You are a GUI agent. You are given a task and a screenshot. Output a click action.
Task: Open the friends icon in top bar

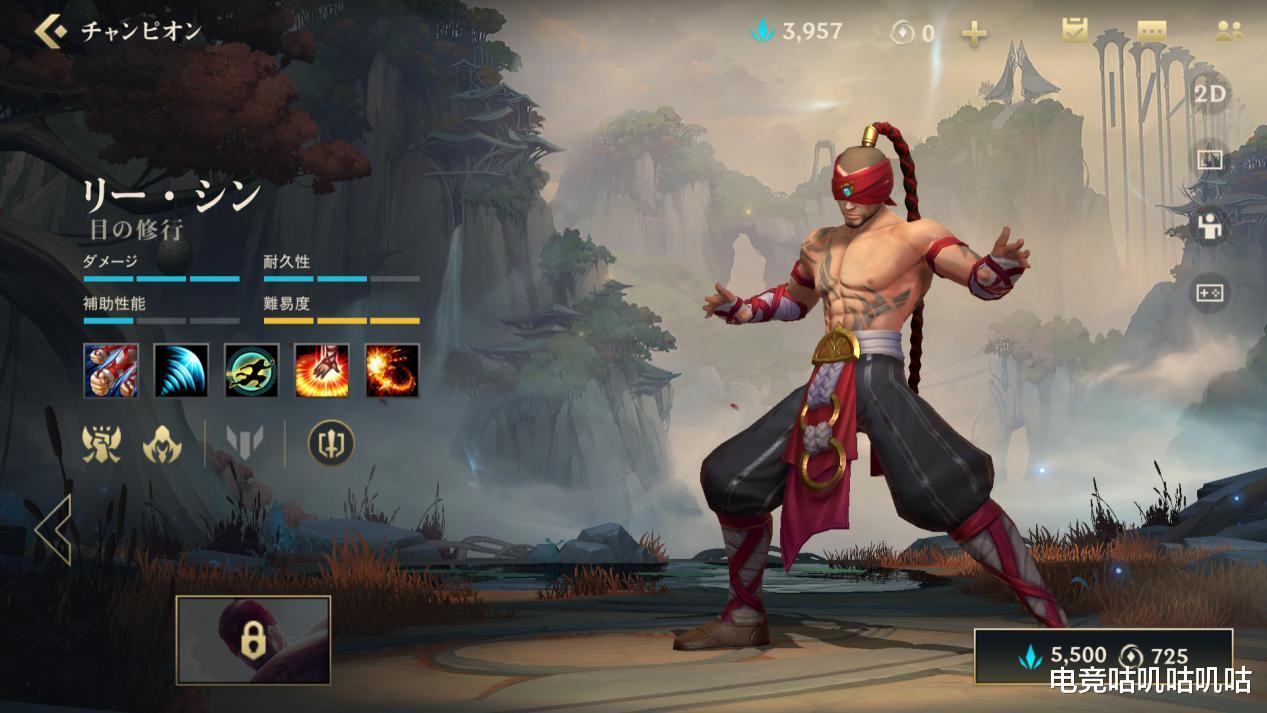point(1228,31)
